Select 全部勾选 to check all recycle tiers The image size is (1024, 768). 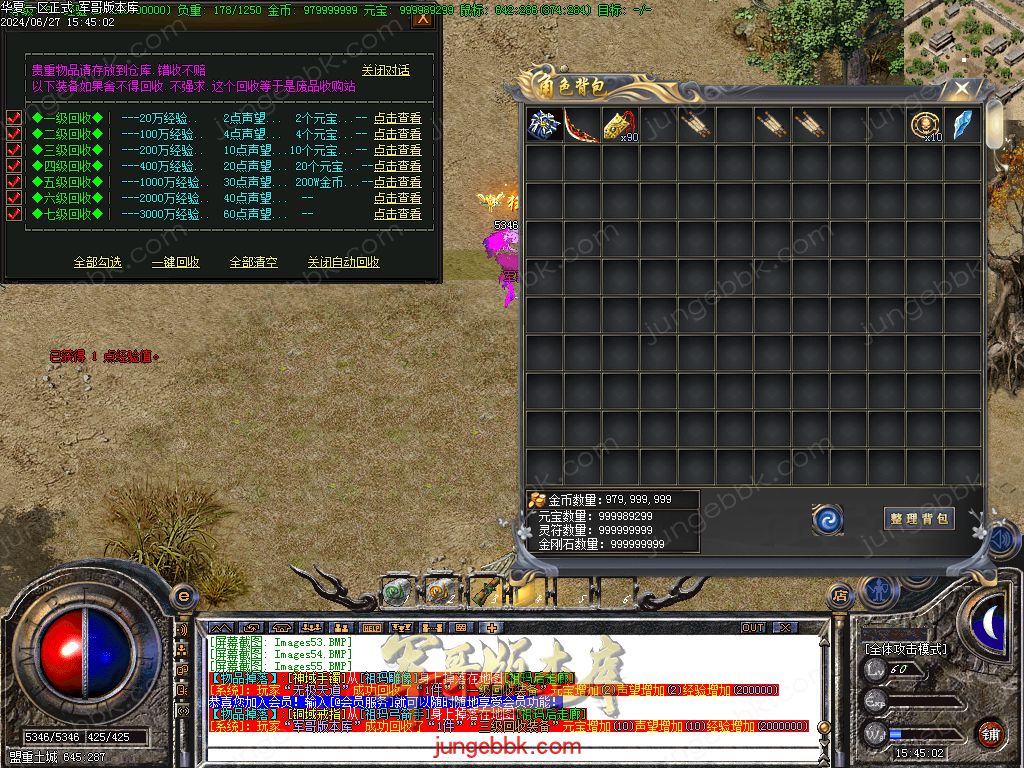point(98,262)
